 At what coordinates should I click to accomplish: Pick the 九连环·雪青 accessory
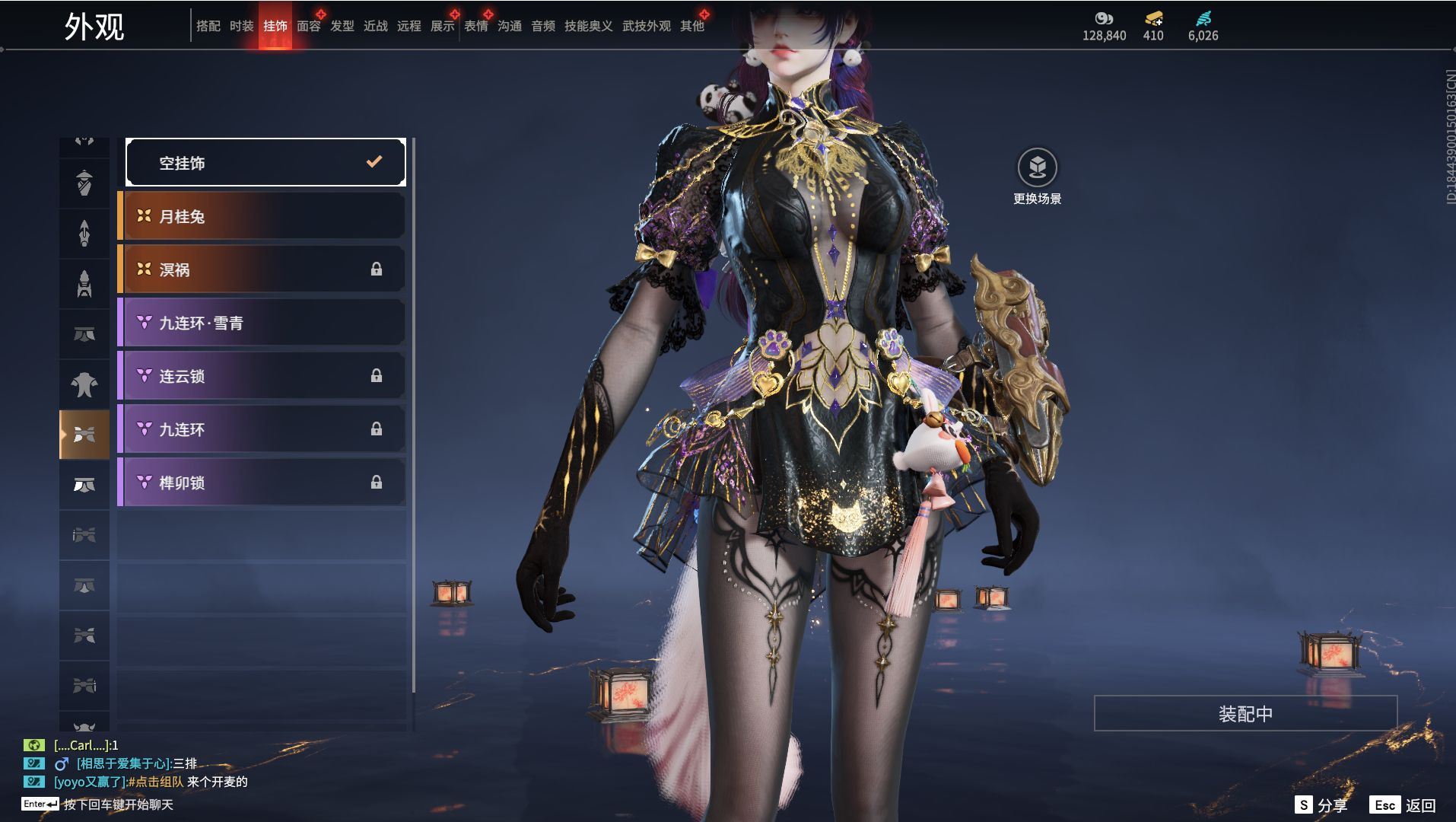pyautogui.click(x=262, y=323)
